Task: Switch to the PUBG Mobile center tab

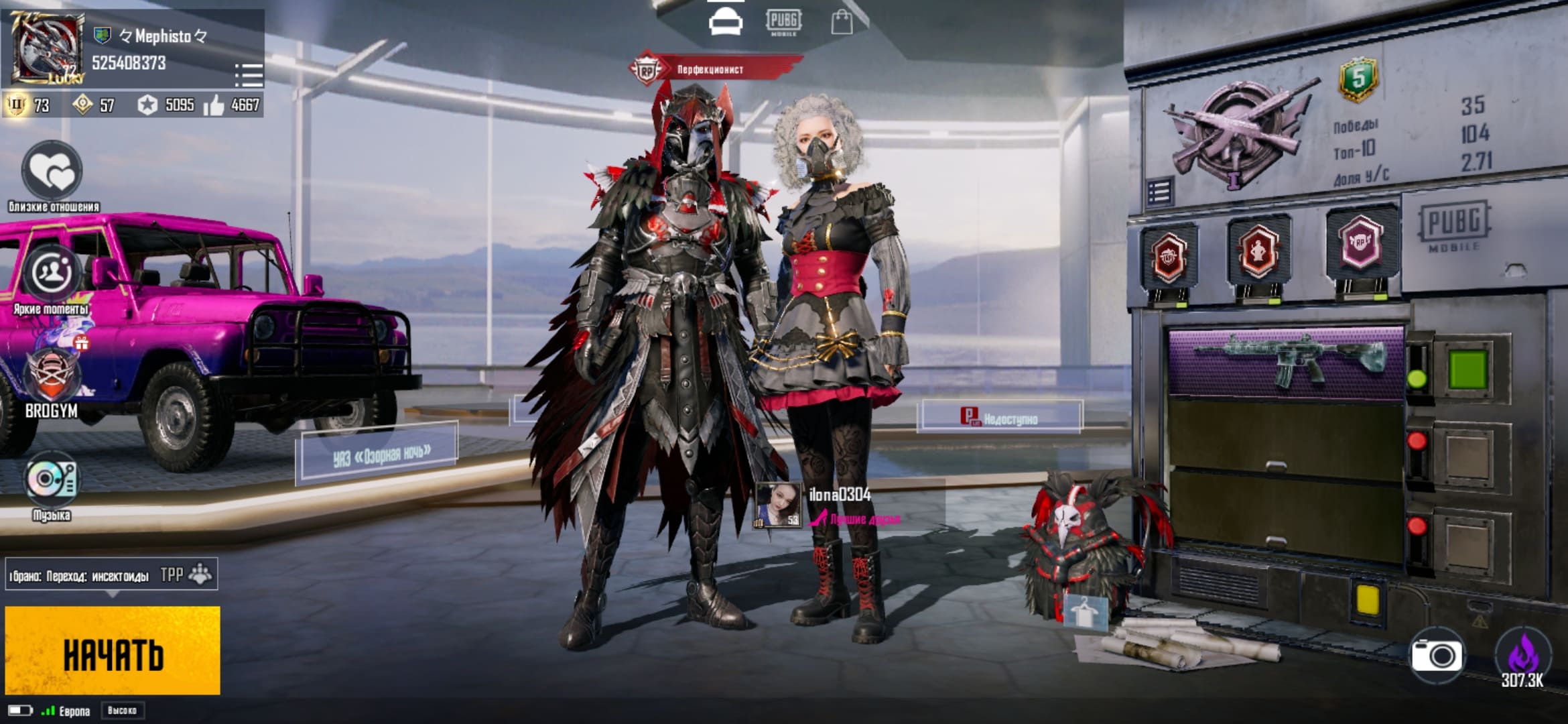Action: click(x=783, y=22)
